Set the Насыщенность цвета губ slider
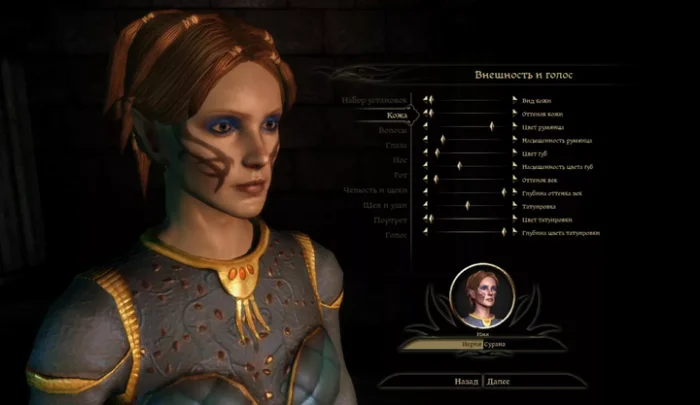700x405 pixels. [x=459, y=165]
